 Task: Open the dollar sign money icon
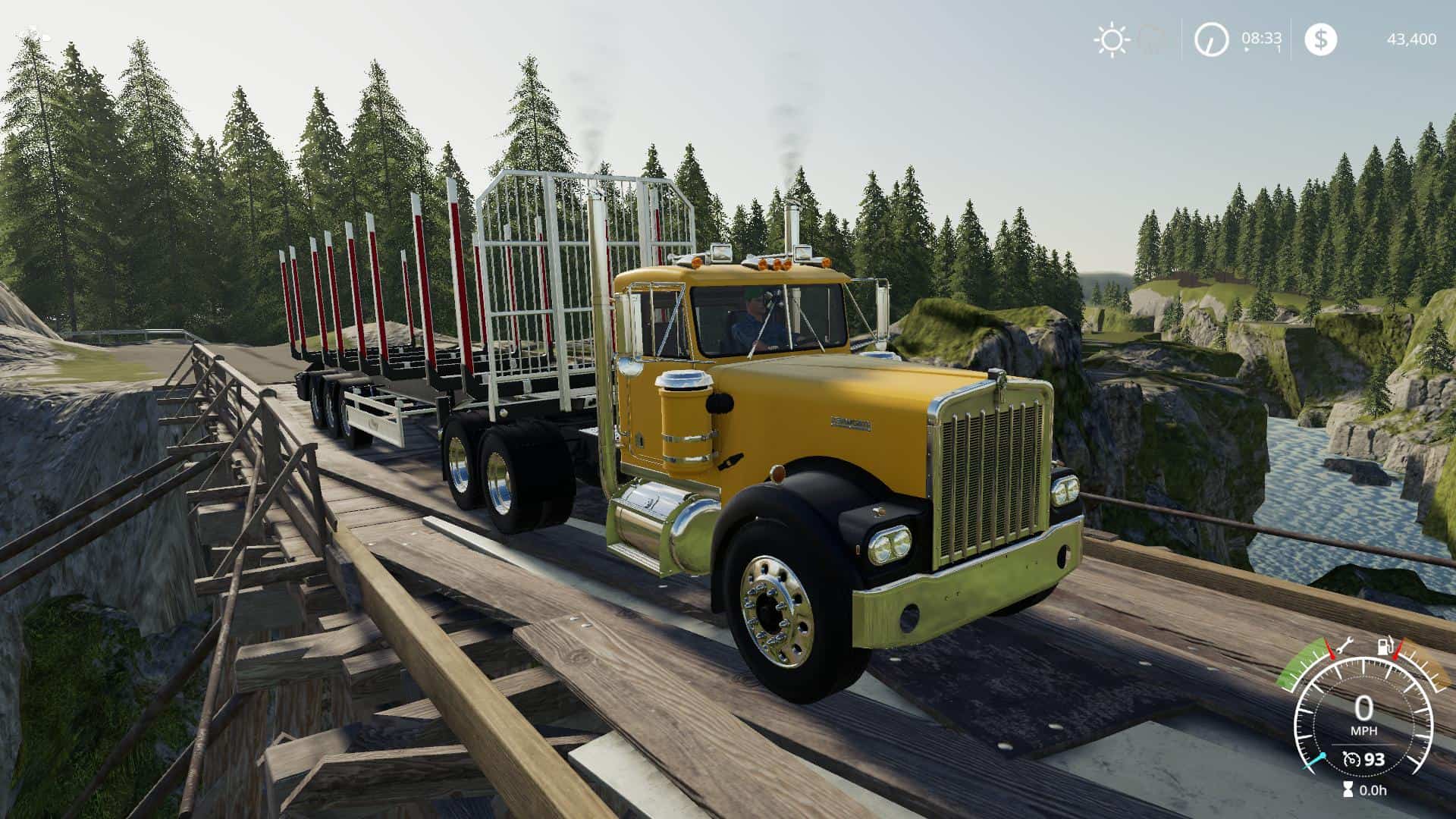tap(1320, 39)
